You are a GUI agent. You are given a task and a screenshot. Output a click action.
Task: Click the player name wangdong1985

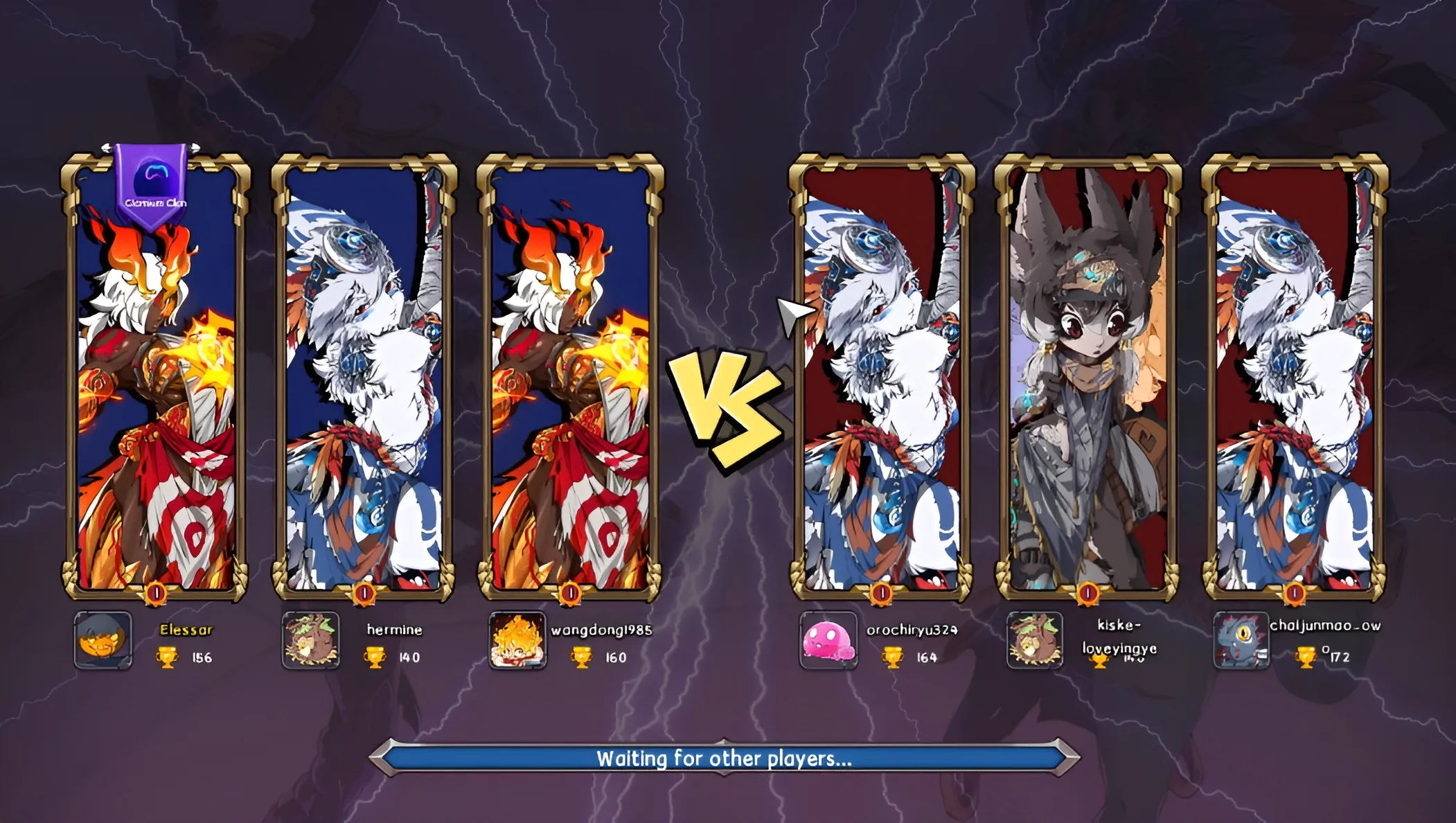click(603, 631)
